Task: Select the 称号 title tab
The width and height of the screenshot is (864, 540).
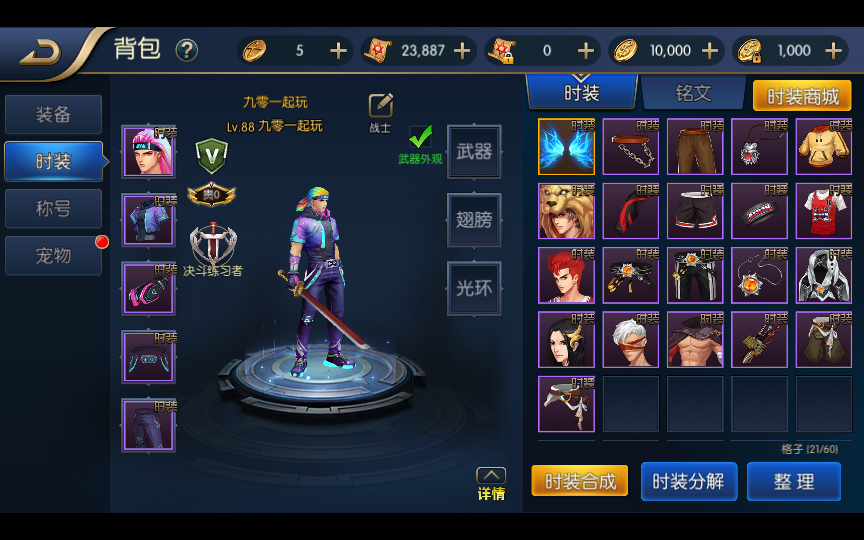Action: pos(54,209)
